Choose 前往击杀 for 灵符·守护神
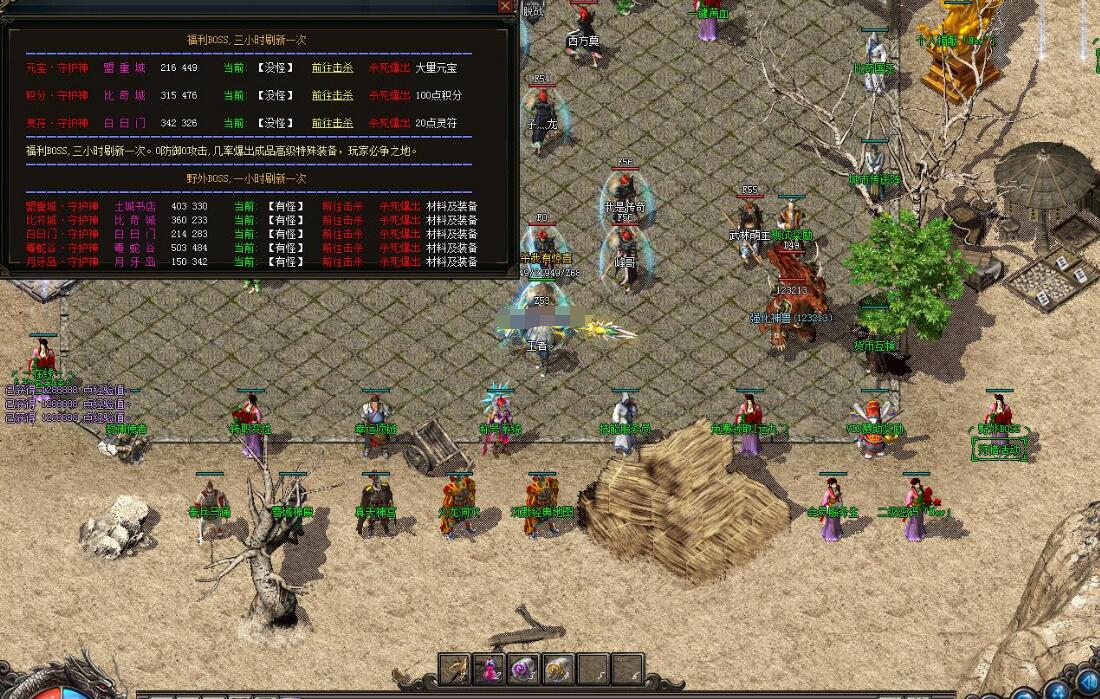 [332, 123]
